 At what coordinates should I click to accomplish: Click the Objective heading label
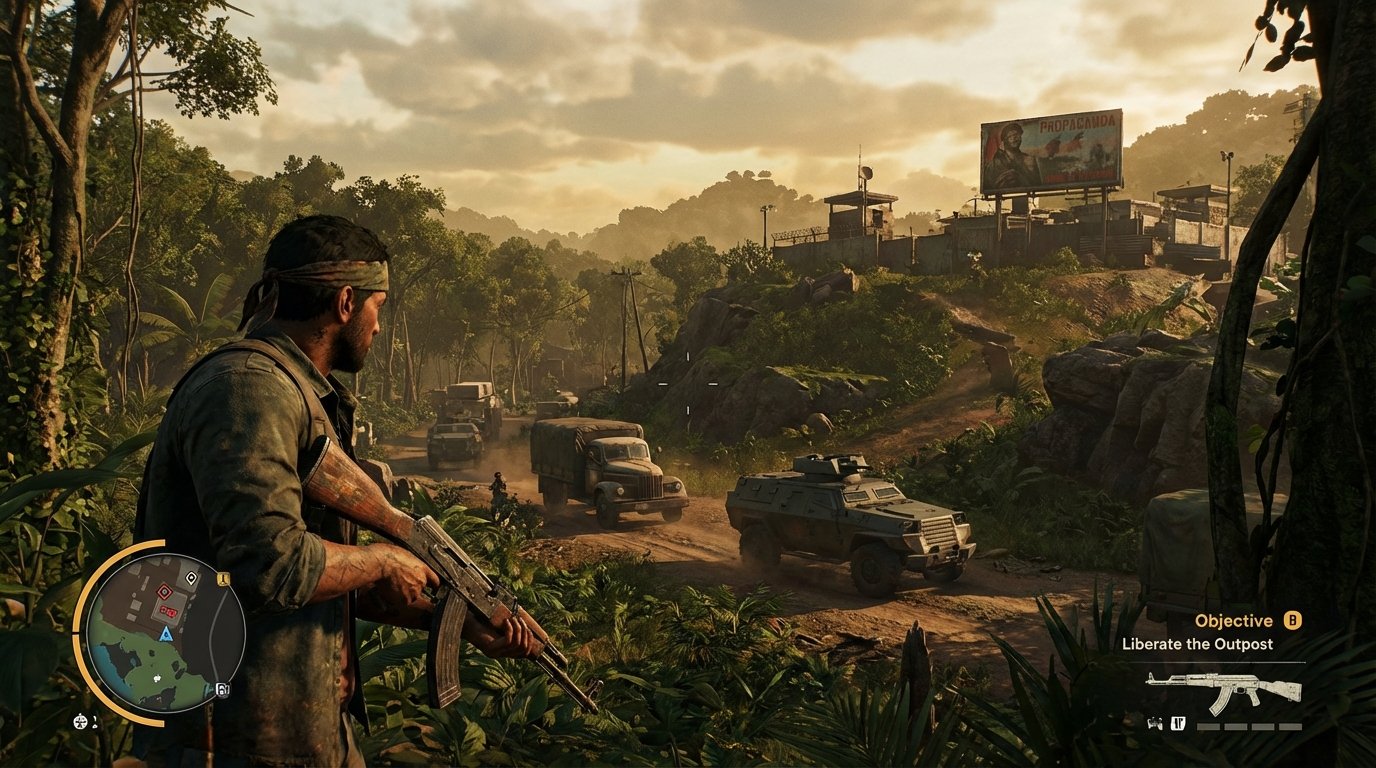point(1233,620)
